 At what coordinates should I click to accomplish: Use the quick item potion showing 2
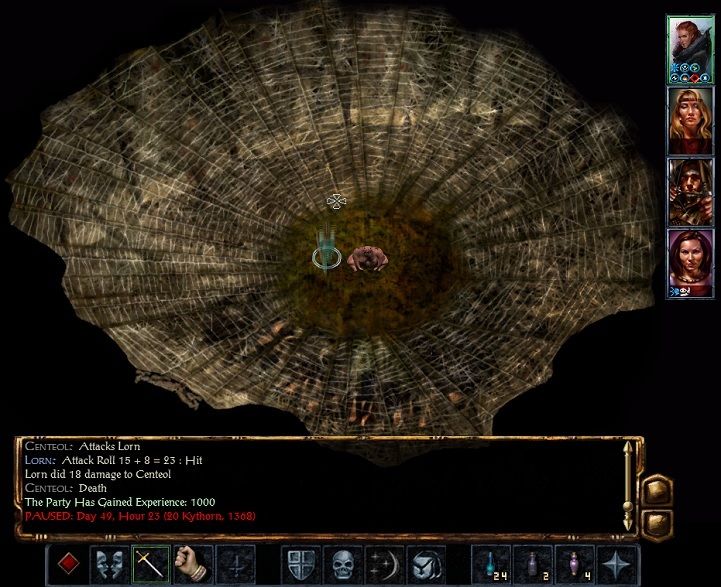[x=532, y=565]
